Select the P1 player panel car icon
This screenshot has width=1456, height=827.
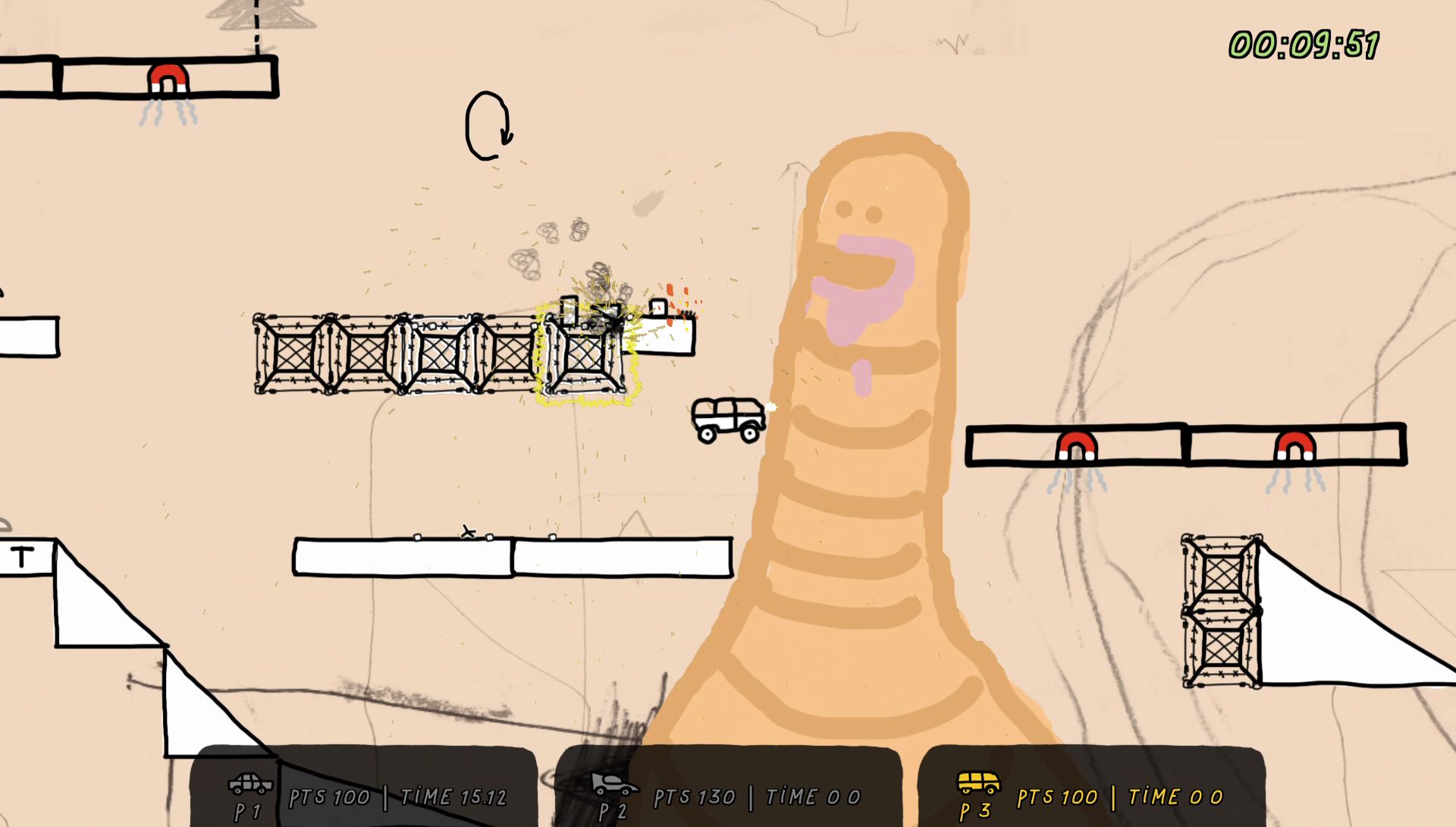tap(250, 783)
